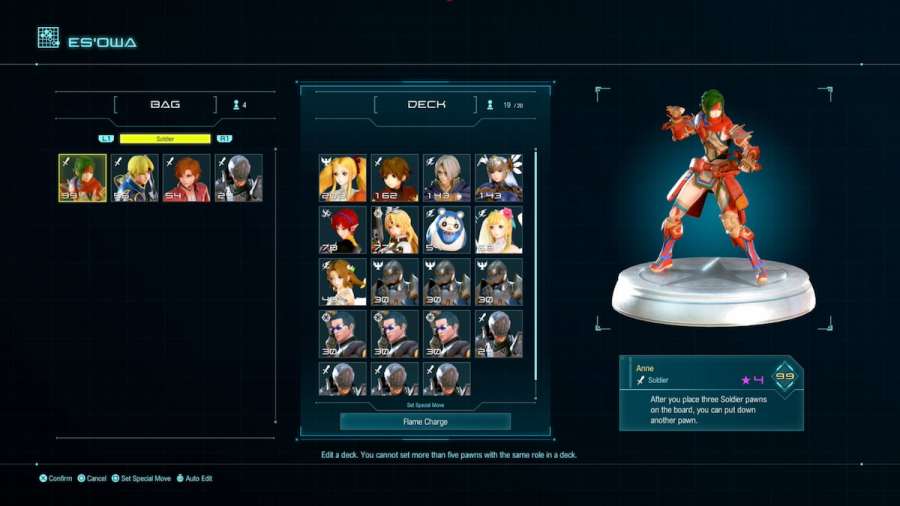This screenshot has width=900, height=506.
Task: Select the blonde girl with pink flower pawn
Action: click(x=498, y=230)
